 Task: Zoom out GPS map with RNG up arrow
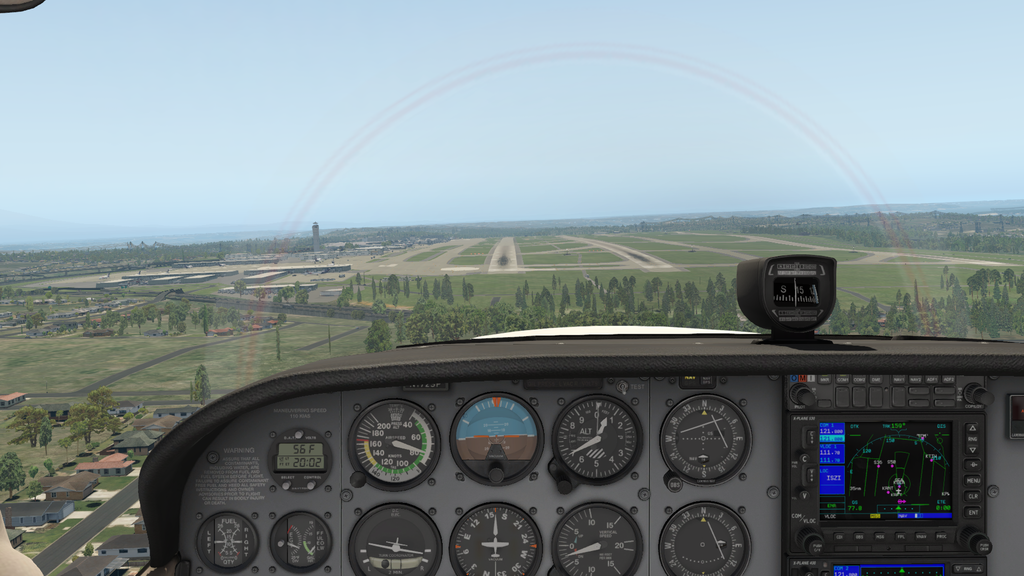972,429
